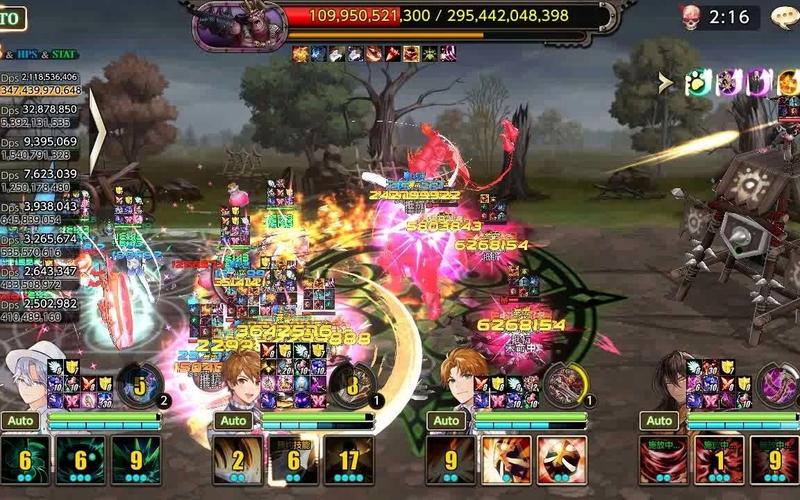Image resolution: width=800 pixels, height=500 pixels.
Task: Toggle Auto for the dark-haired hero
Action: pyautogui.click(x=659, y=421)
